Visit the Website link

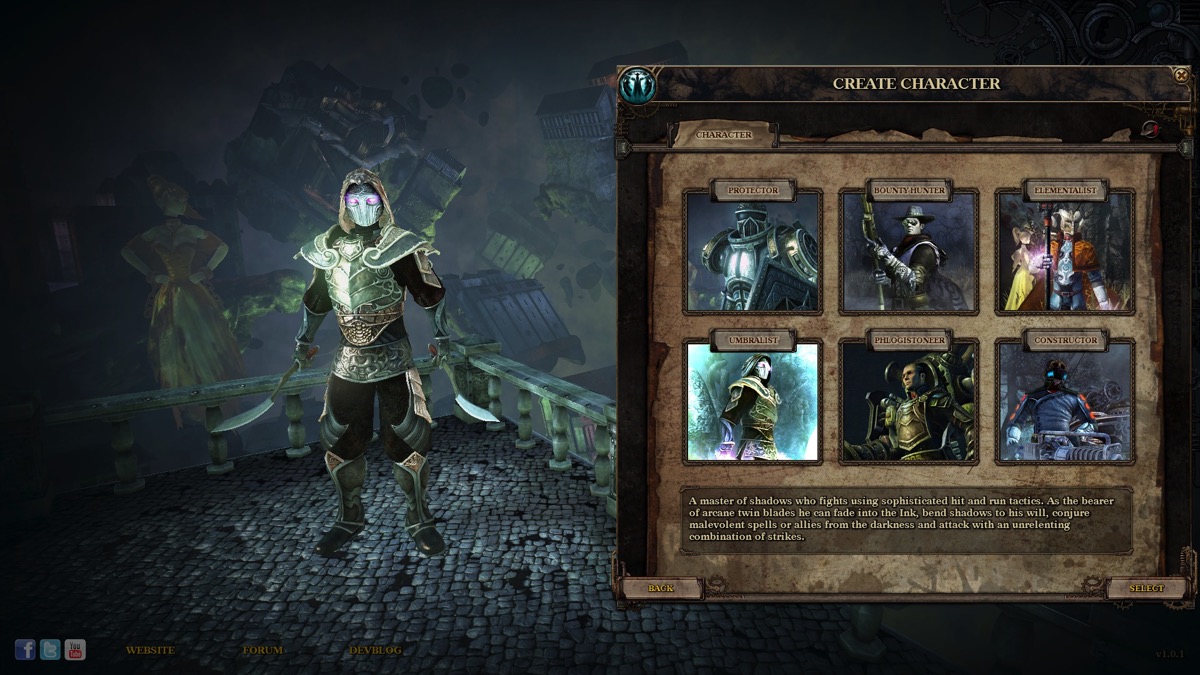[x=150, y=650]
